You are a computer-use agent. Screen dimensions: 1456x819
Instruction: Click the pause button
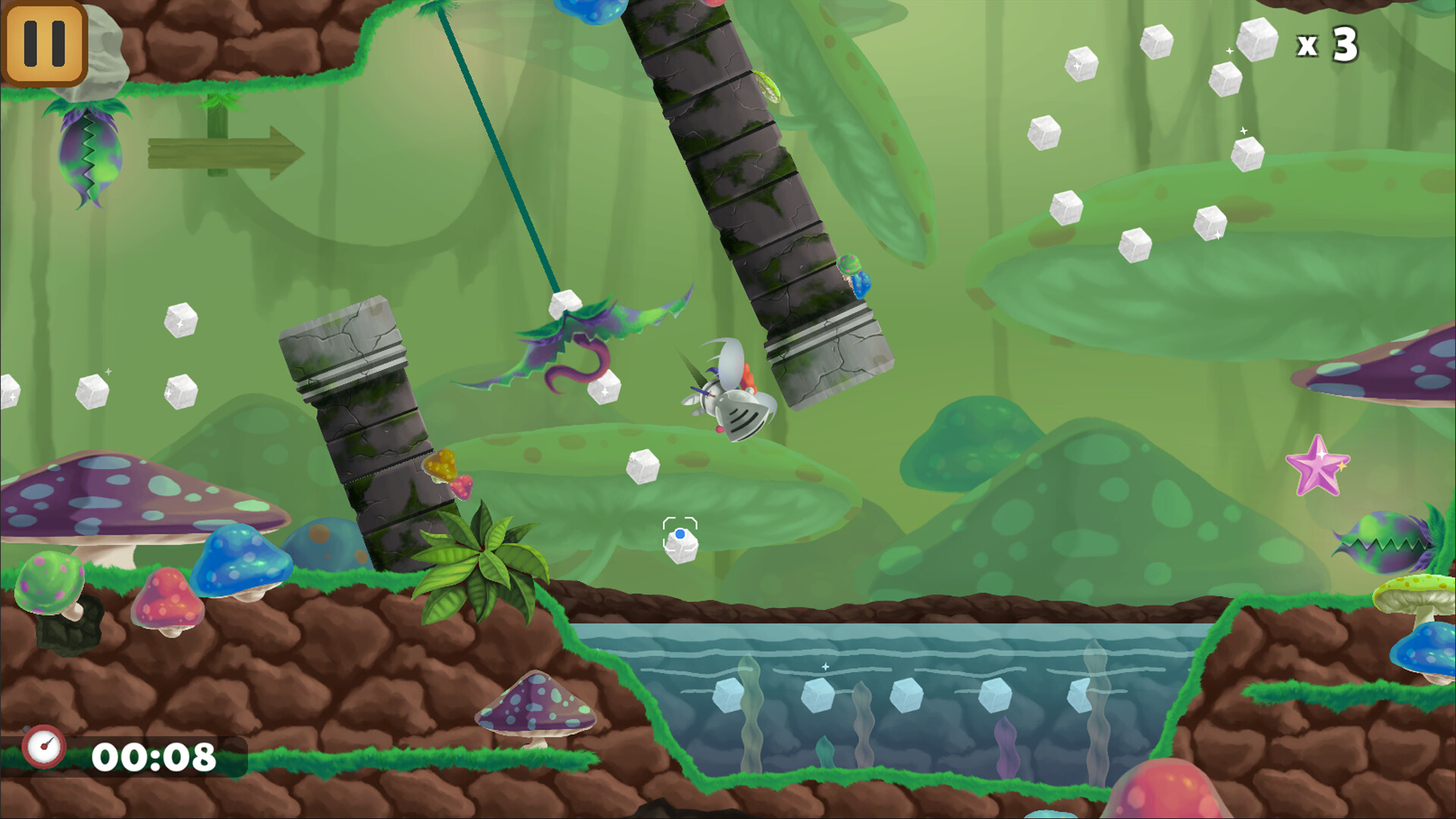[43, 43]
